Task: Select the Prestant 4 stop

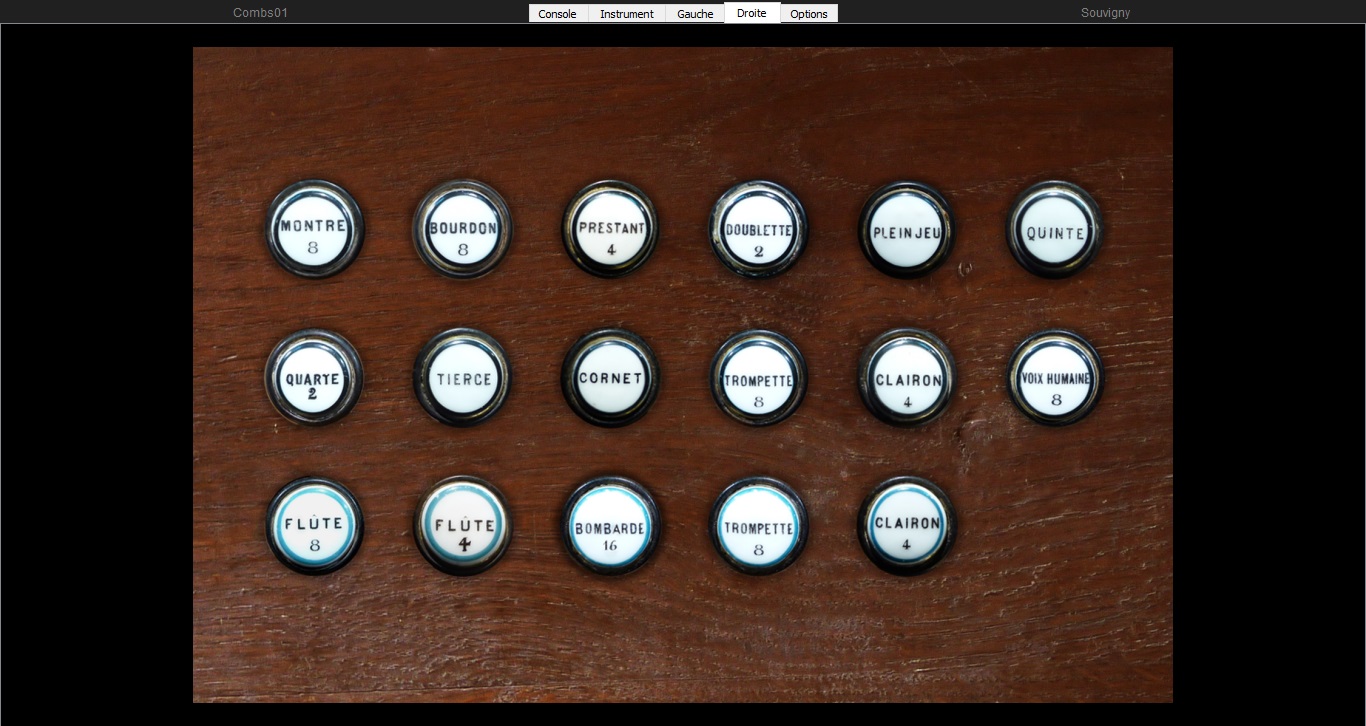Action: coord(610,228)
